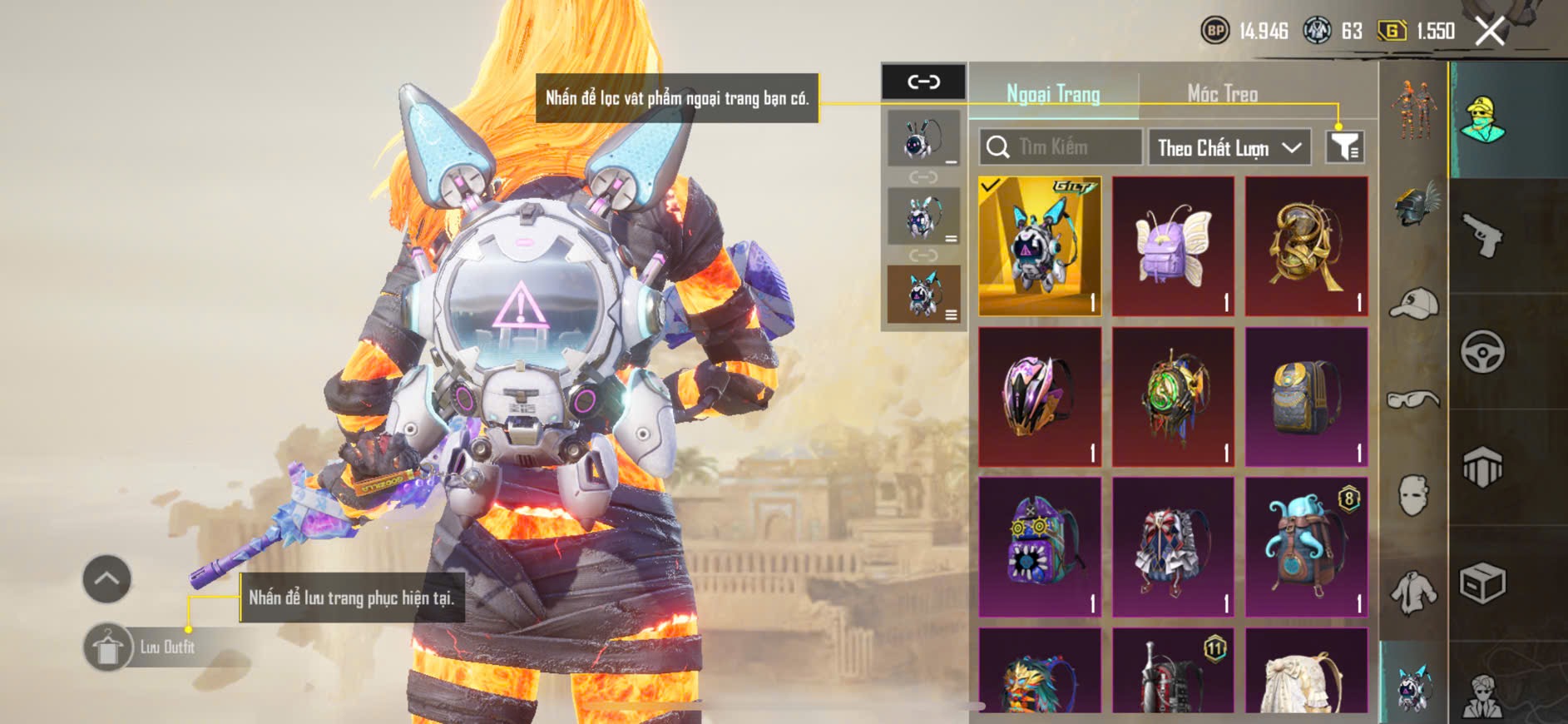Viewport: 1568px width, 724px height.
Task: Click the Tìm Kiếm search field
Action: pyautogui.click(x=1061, y=147)
